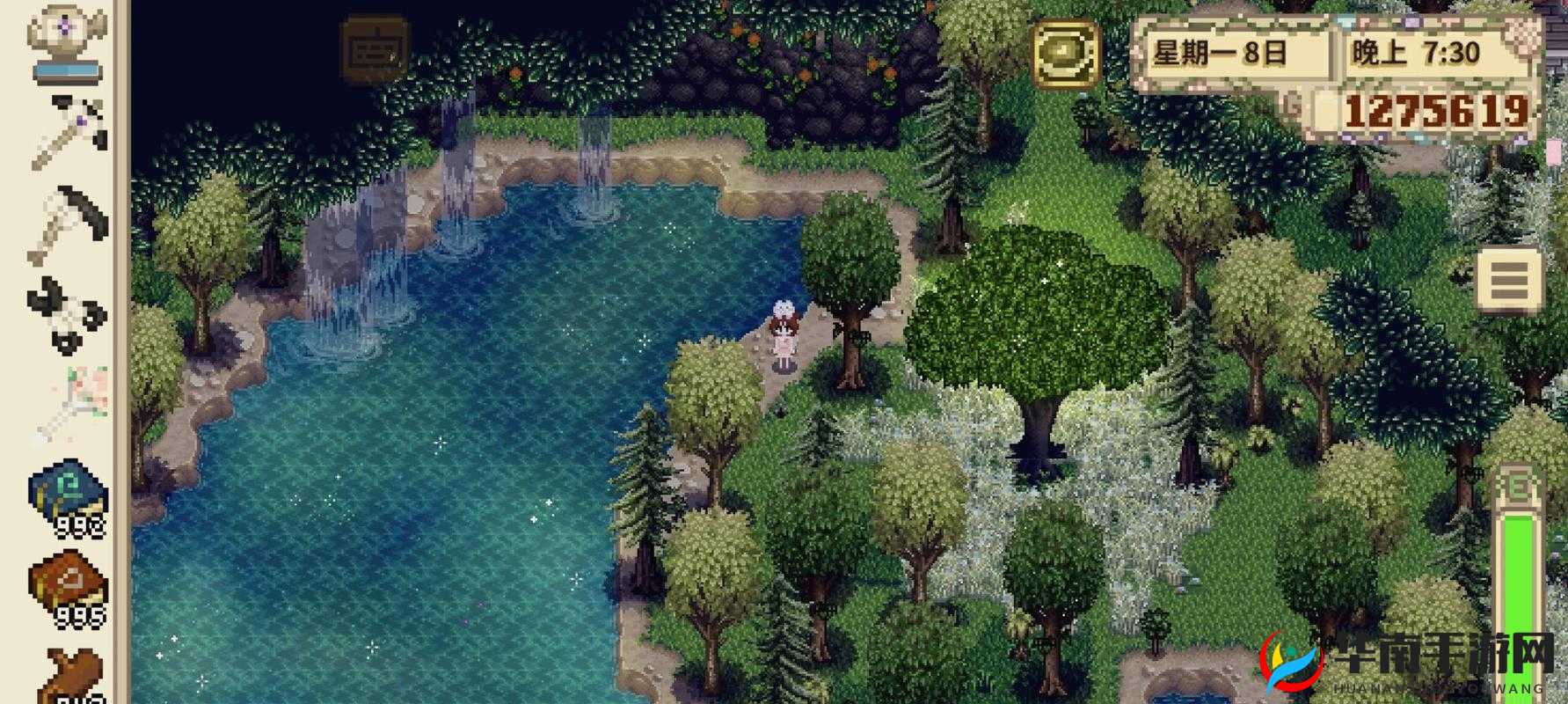The width and height of the screenshot is (1568, 704).
Task: Pick the pale flower wand item
Action: pos(69,405)
